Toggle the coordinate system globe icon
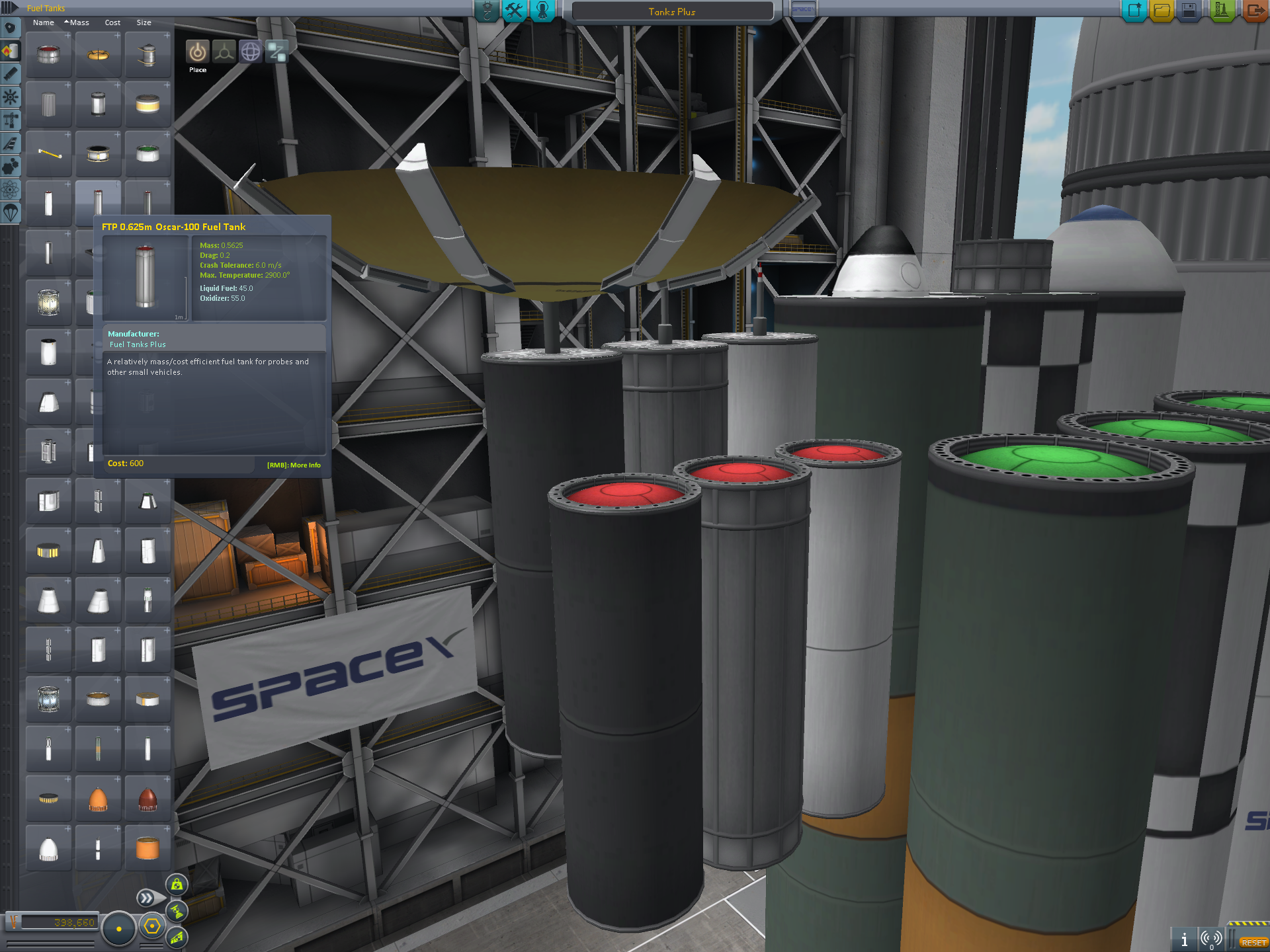 (x=250, y=52)
